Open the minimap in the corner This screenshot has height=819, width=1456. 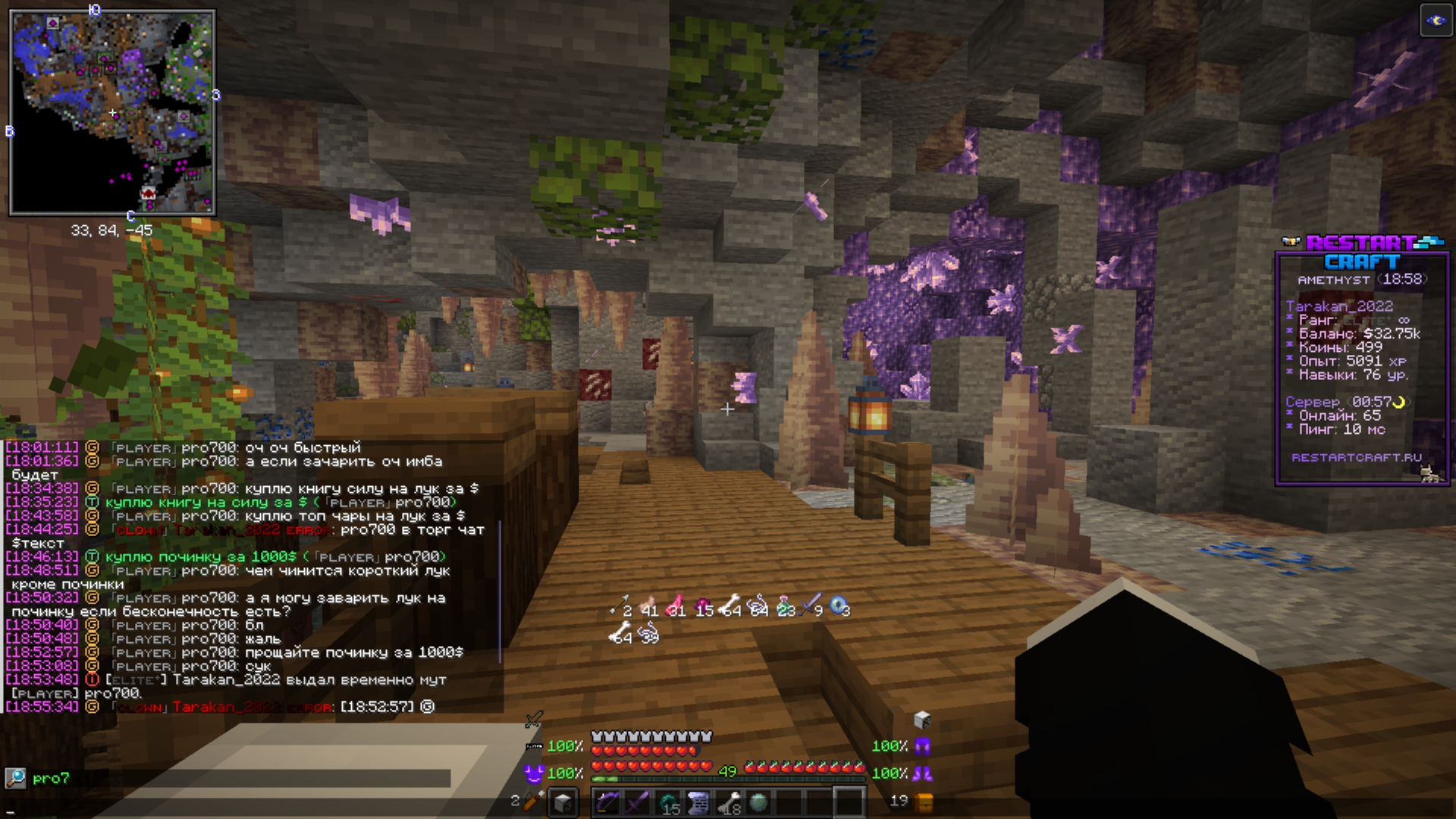112,112
